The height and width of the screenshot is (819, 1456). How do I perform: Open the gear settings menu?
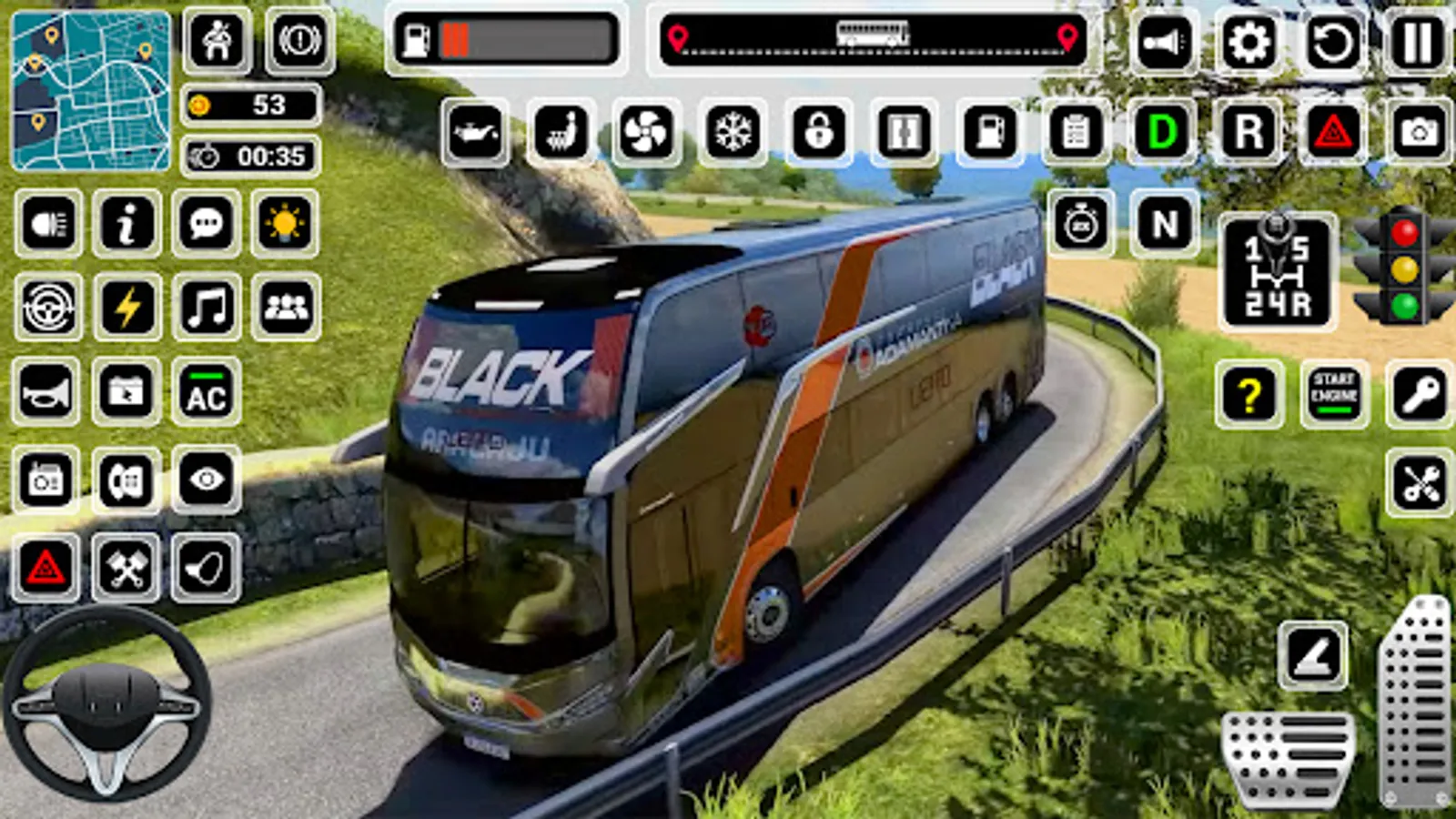coord(1249,43)
